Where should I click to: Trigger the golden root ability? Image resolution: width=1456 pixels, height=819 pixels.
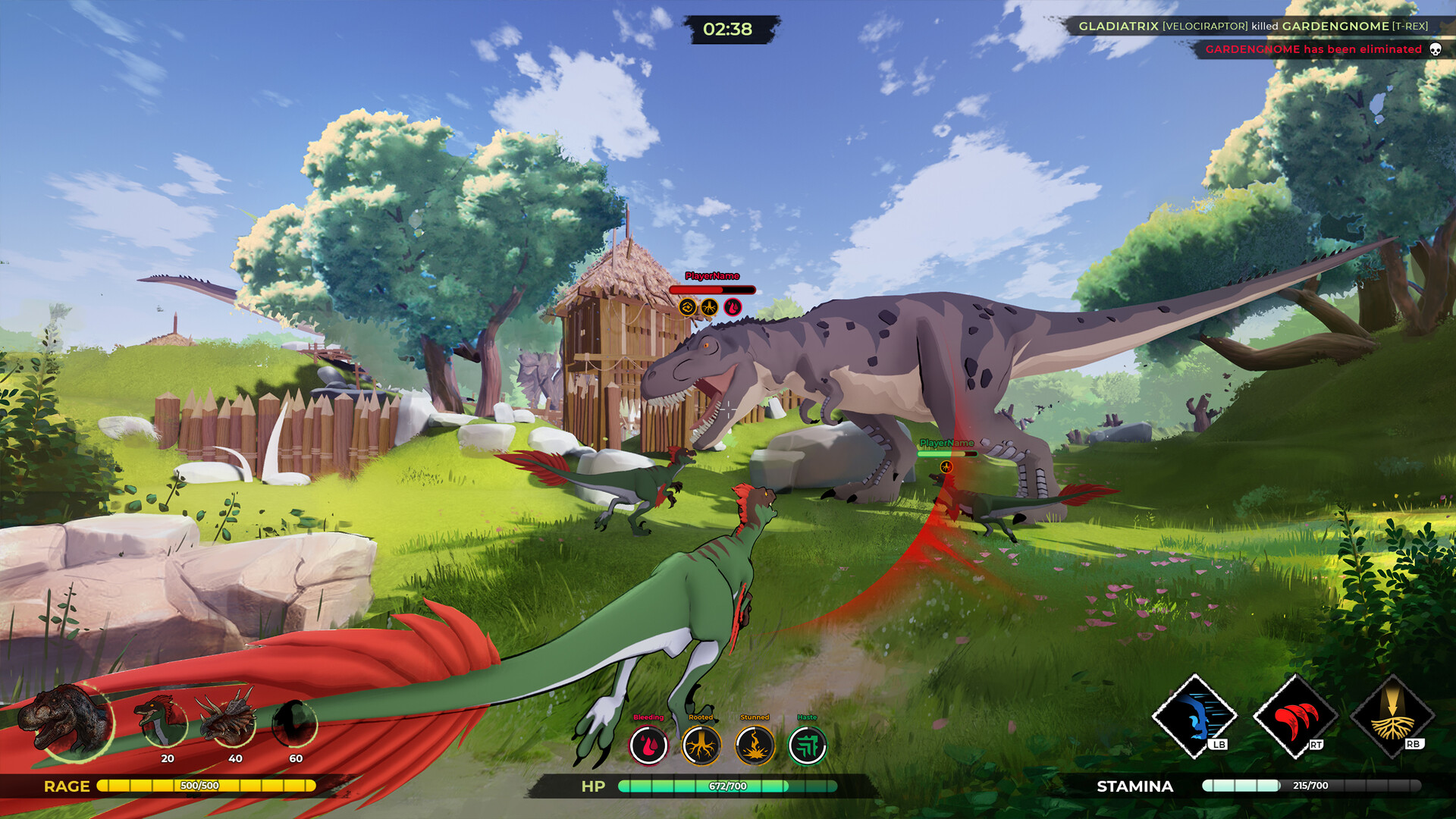tap(1392, 717)
